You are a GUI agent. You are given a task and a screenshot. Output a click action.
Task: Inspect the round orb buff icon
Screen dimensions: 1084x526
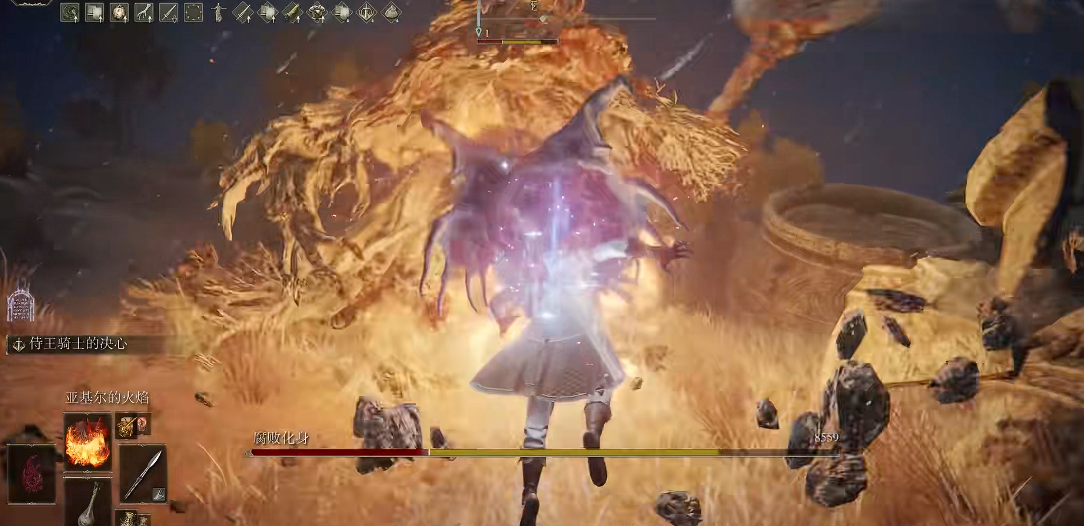pyautogui.click(x=118, y=12)
